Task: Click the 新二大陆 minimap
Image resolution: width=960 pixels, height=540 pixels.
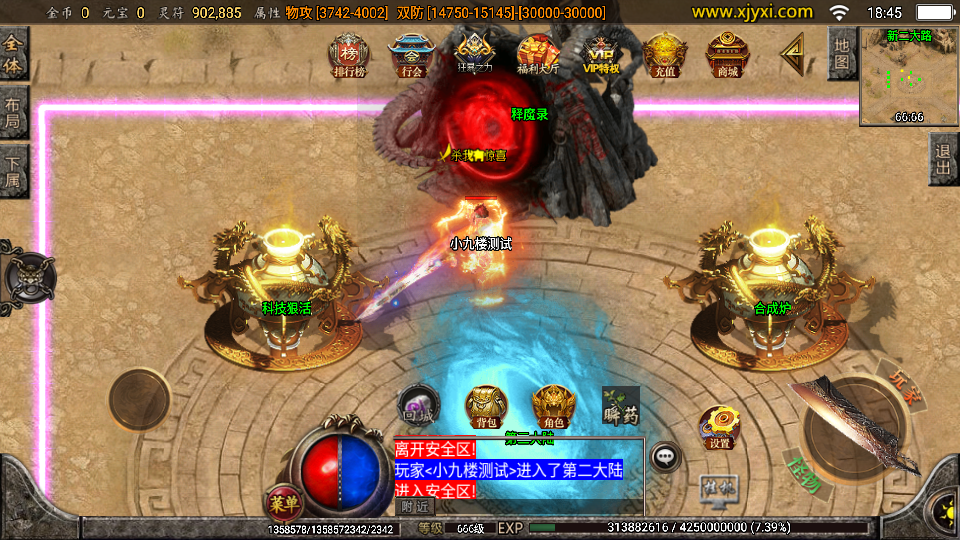Action: 909,77
